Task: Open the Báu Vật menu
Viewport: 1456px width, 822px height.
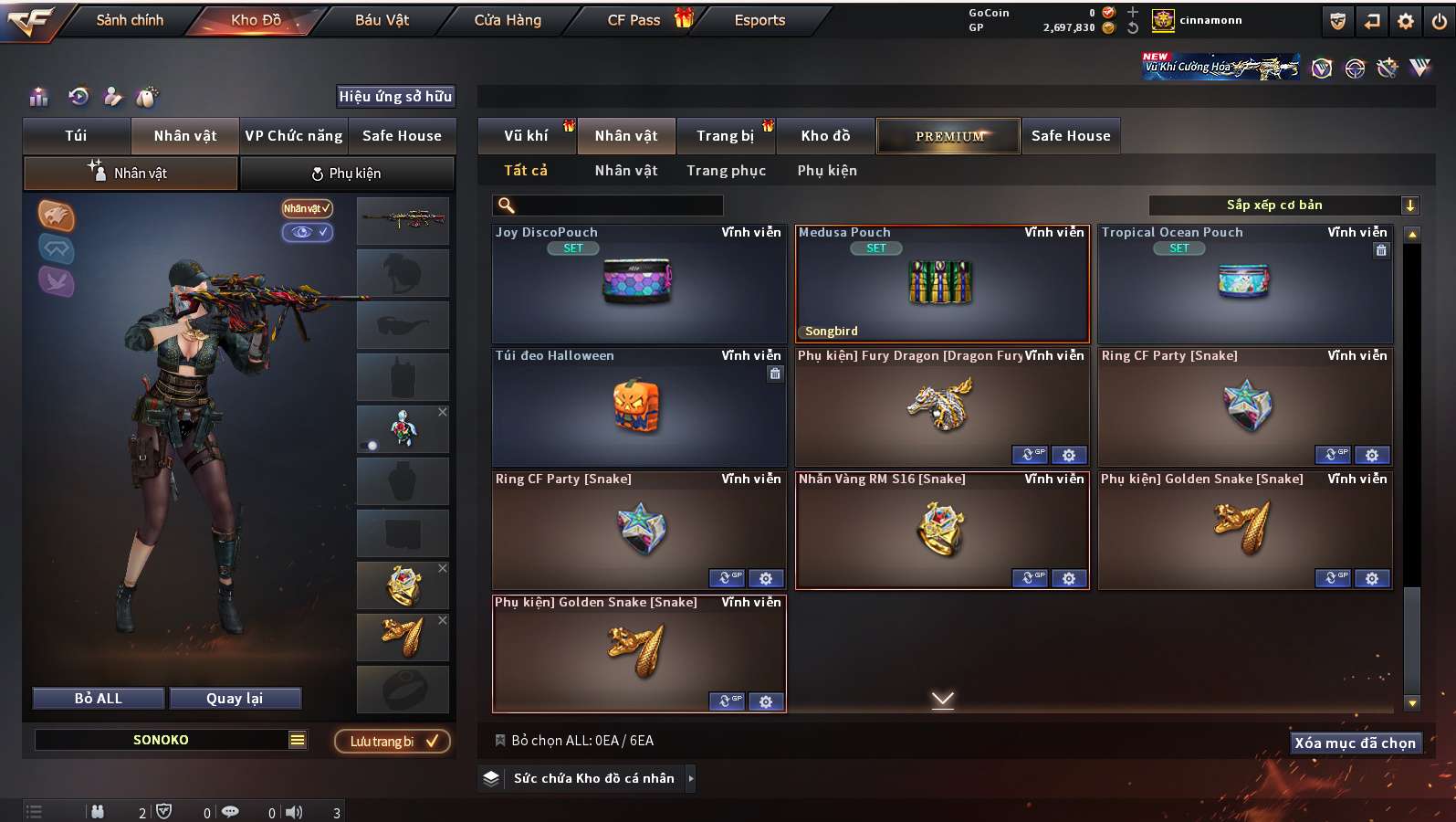Action: 382,20
